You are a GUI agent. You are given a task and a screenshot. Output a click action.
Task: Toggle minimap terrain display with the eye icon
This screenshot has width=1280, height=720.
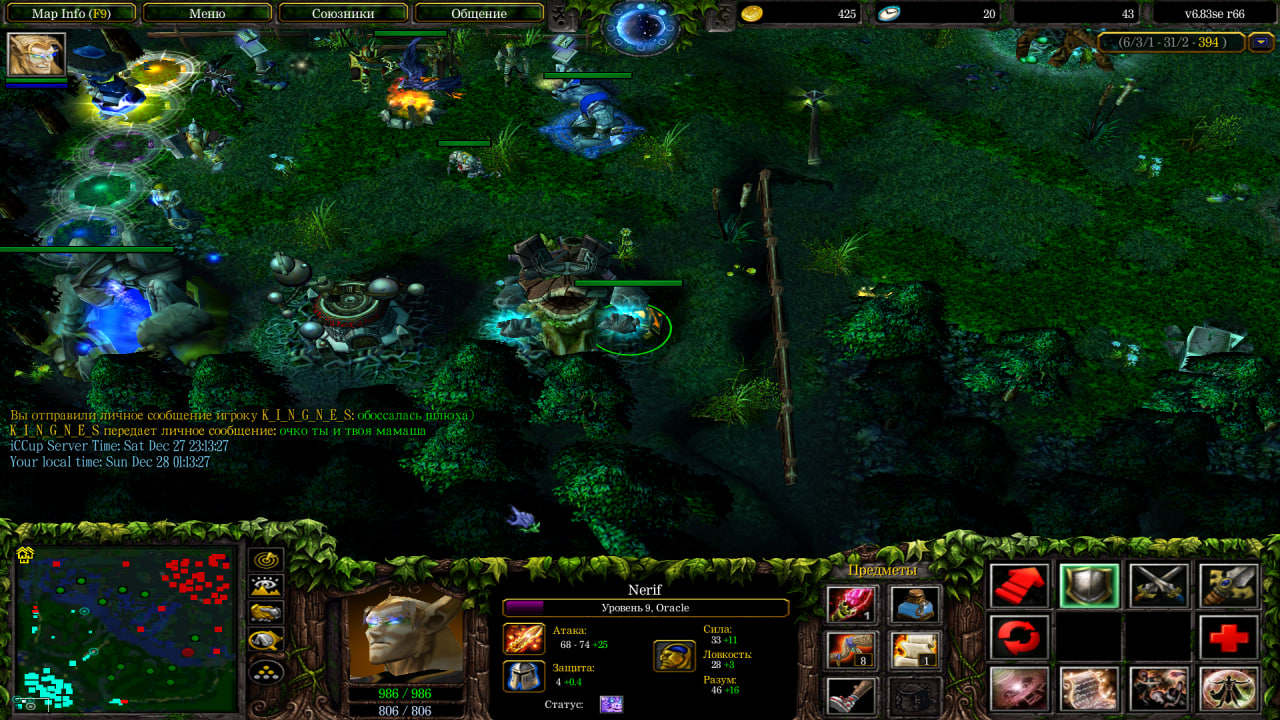click(x=267, y=587)
